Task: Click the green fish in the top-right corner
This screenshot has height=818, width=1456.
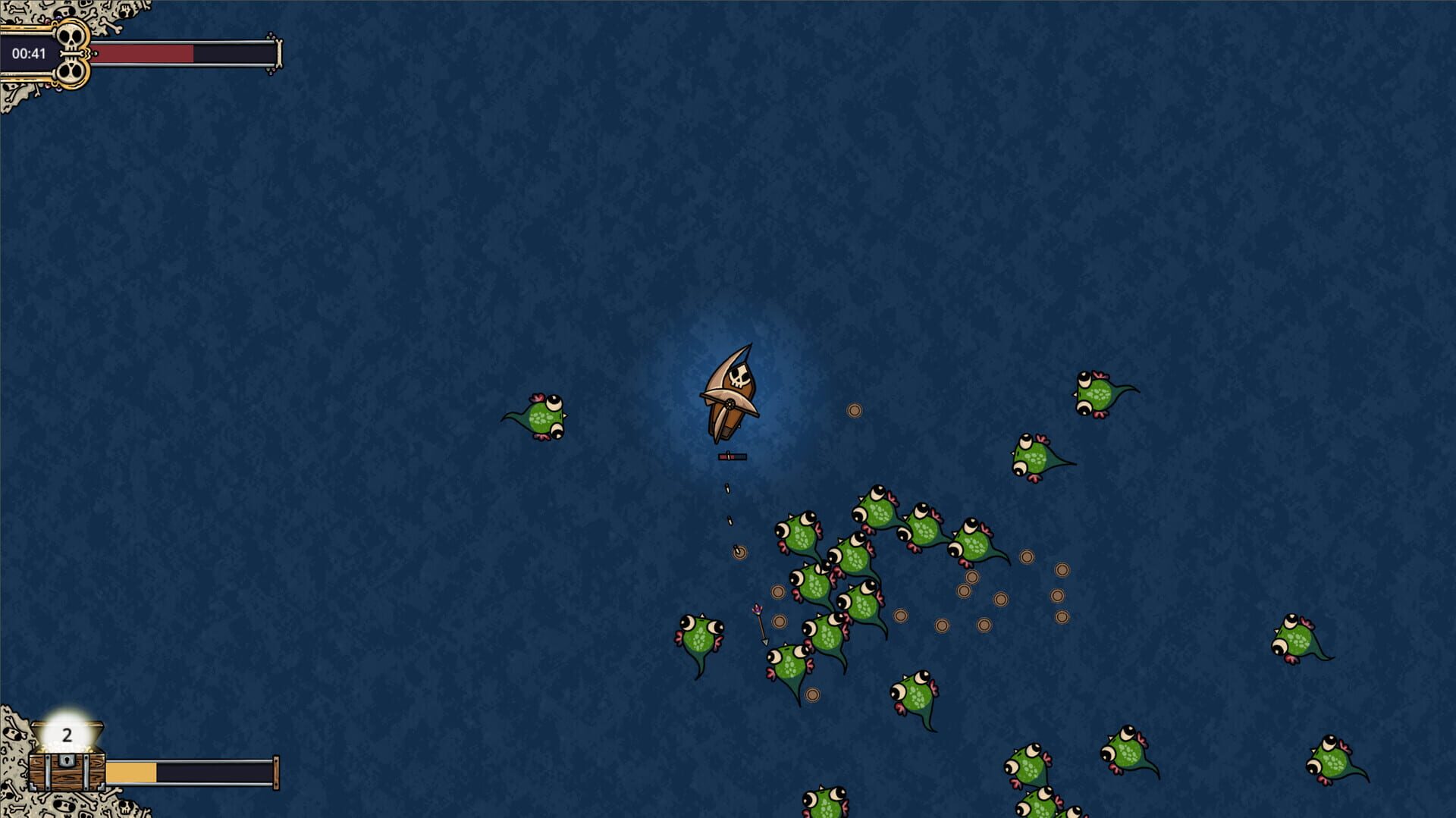Action: click(1100, 394)
